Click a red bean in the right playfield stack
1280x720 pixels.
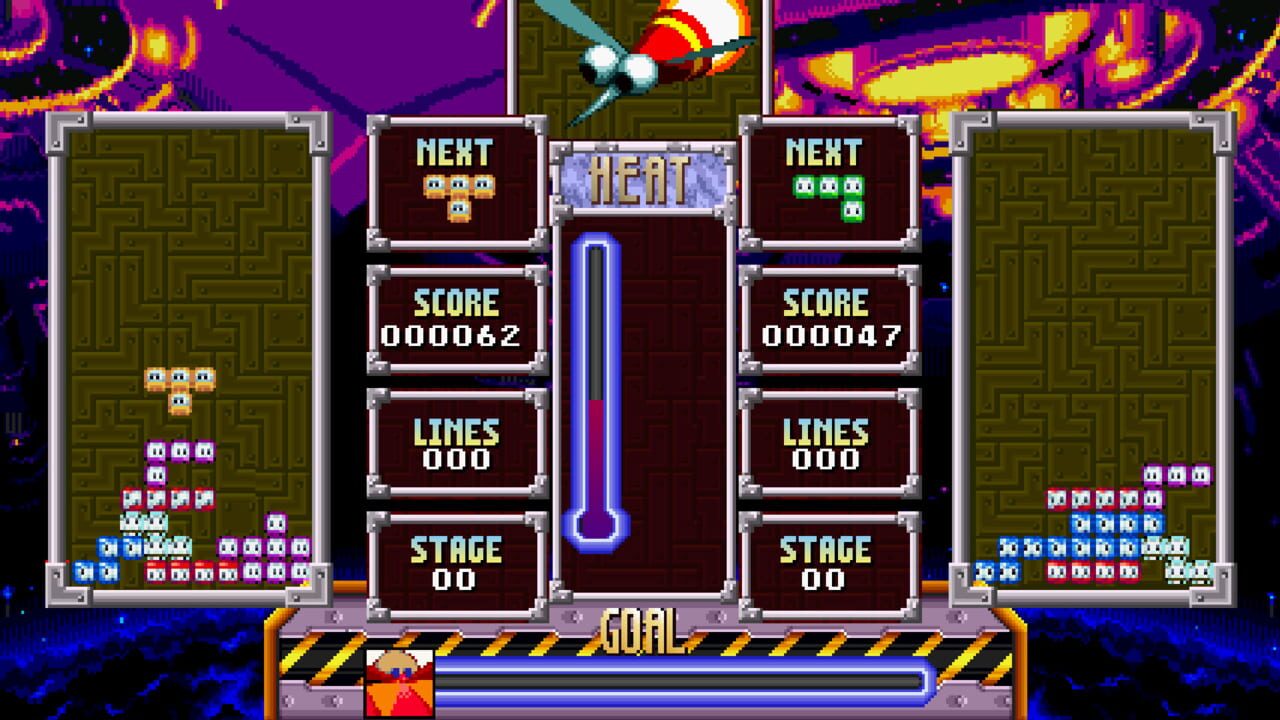[1059, 499]
